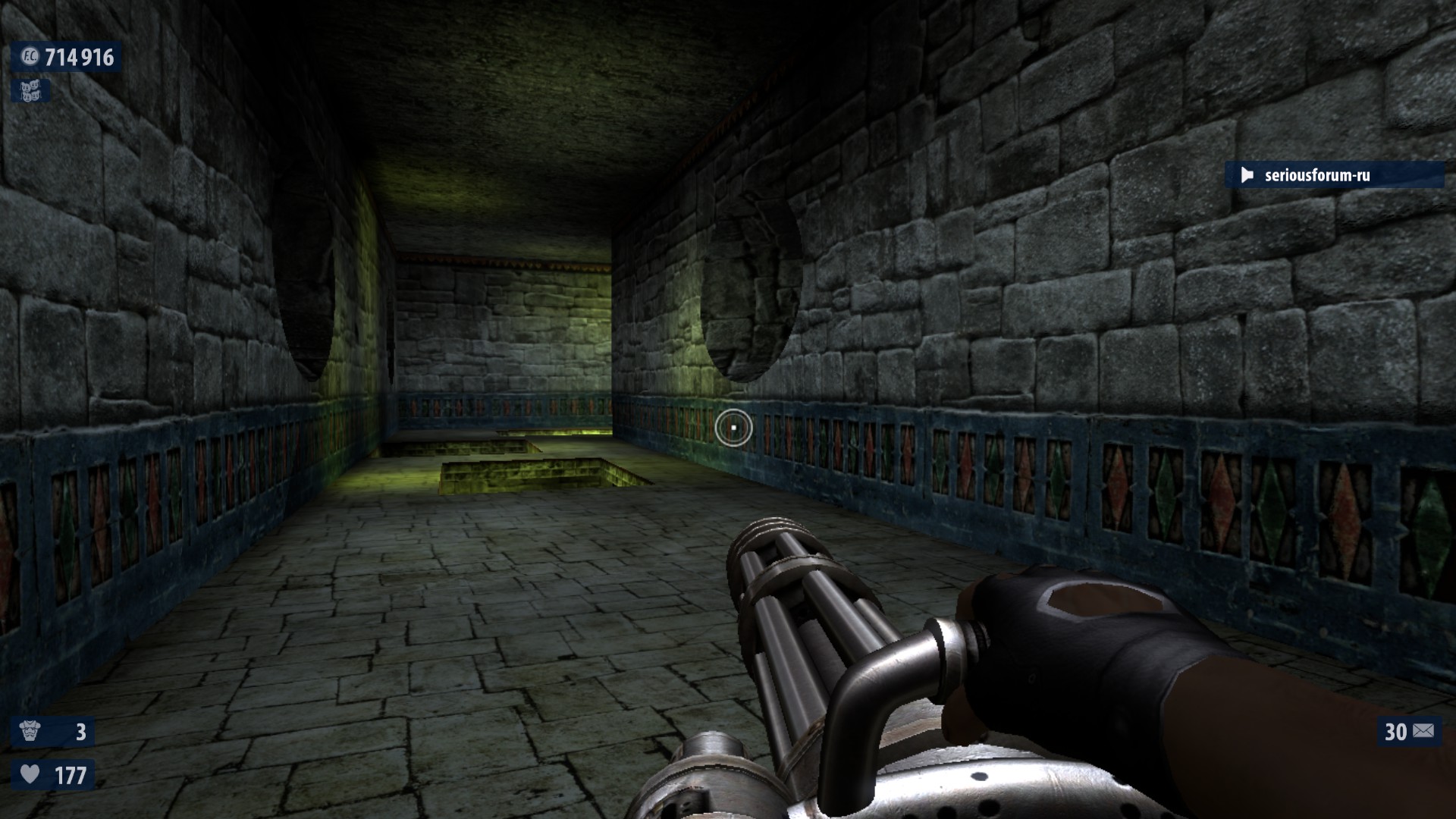Click the small icon beneath the score
The width and height of the screenshot is (1456, 819).
[30, 91]
